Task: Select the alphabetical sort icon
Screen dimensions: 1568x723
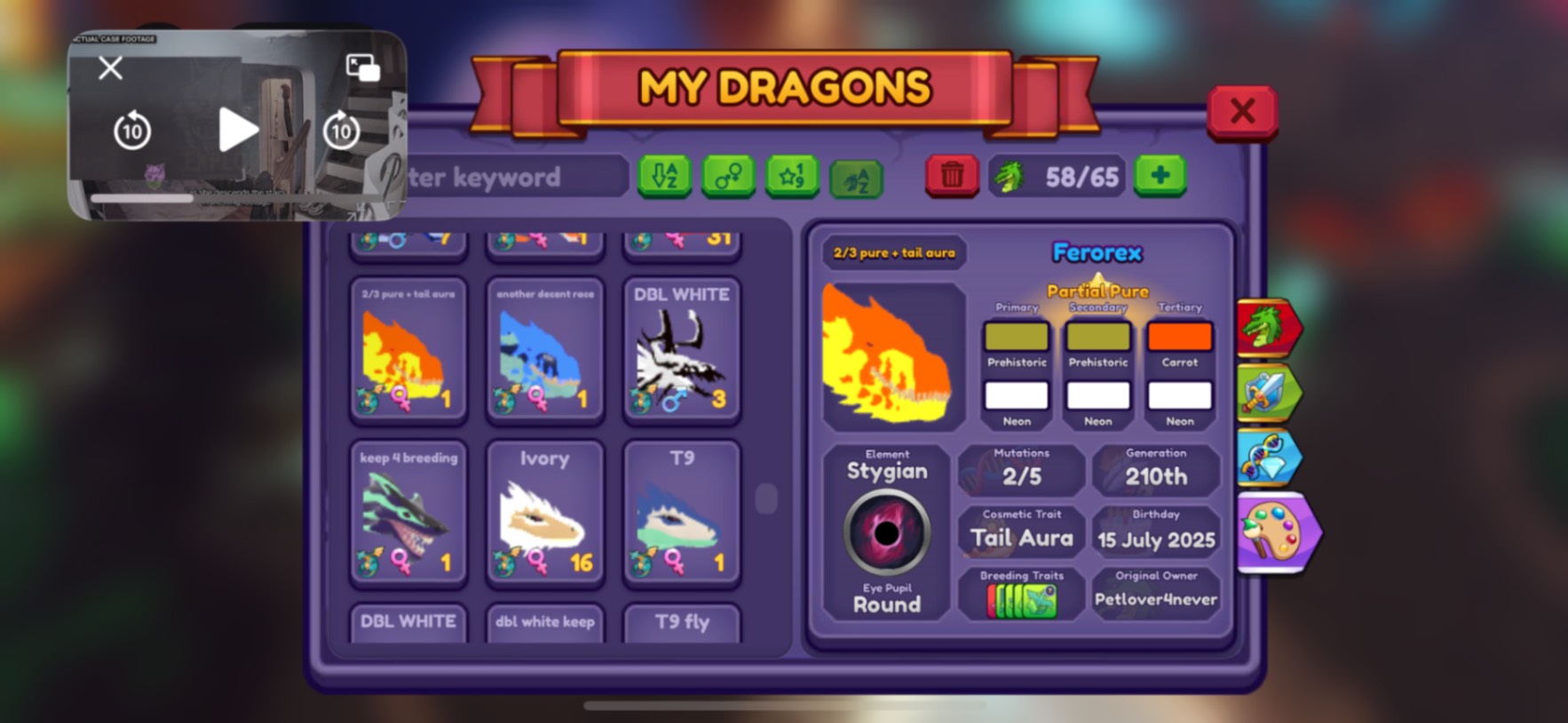Action: [665, 176]
